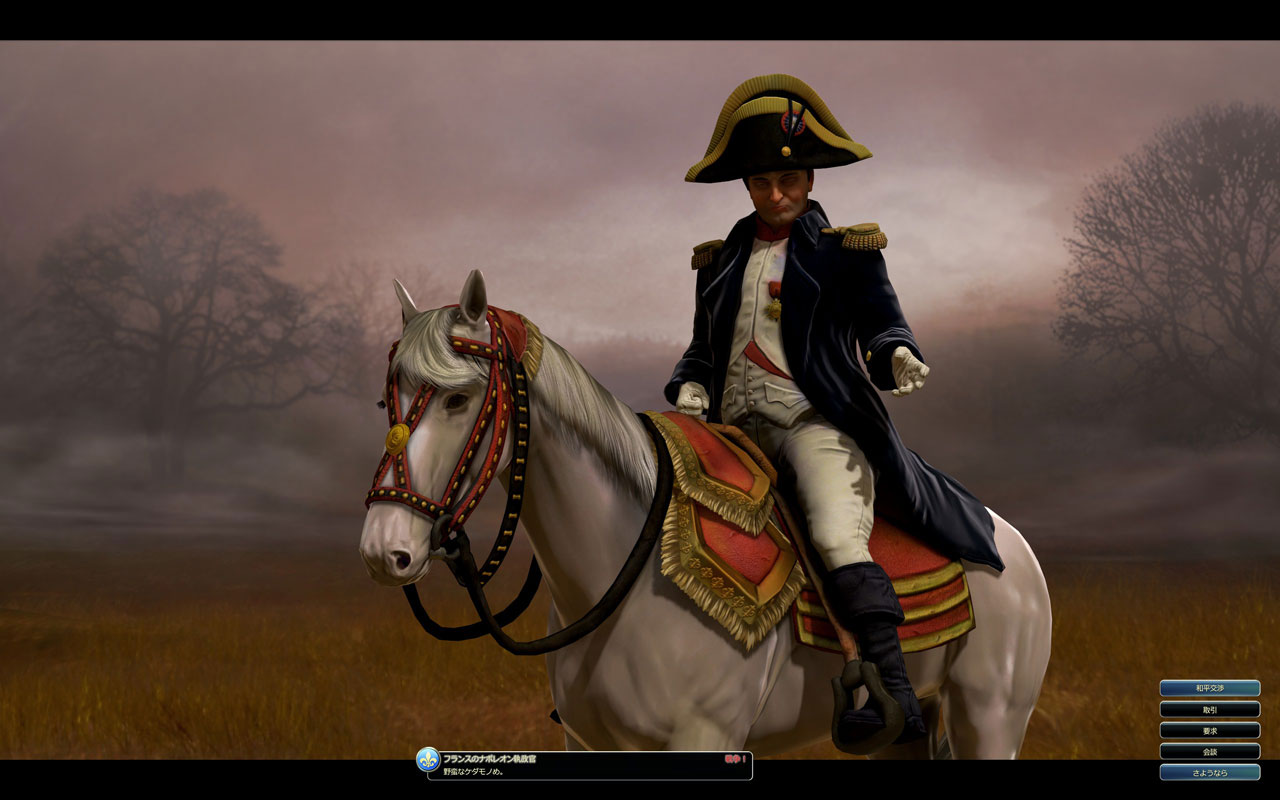Open the 取引 trade option

click(1209, 709)
